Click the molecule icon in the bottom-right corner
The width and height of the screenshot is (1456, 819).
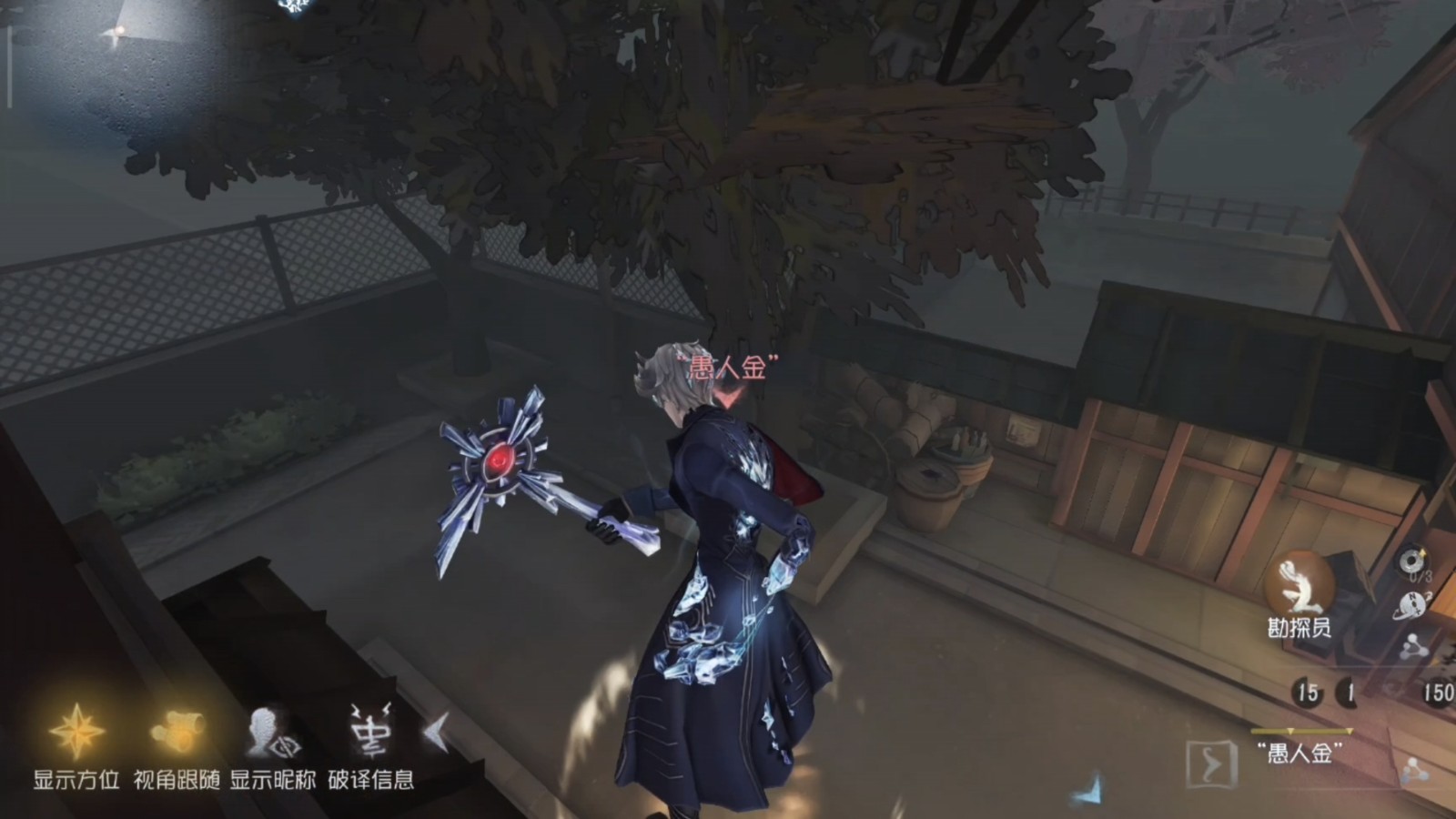click(1415, 771)
